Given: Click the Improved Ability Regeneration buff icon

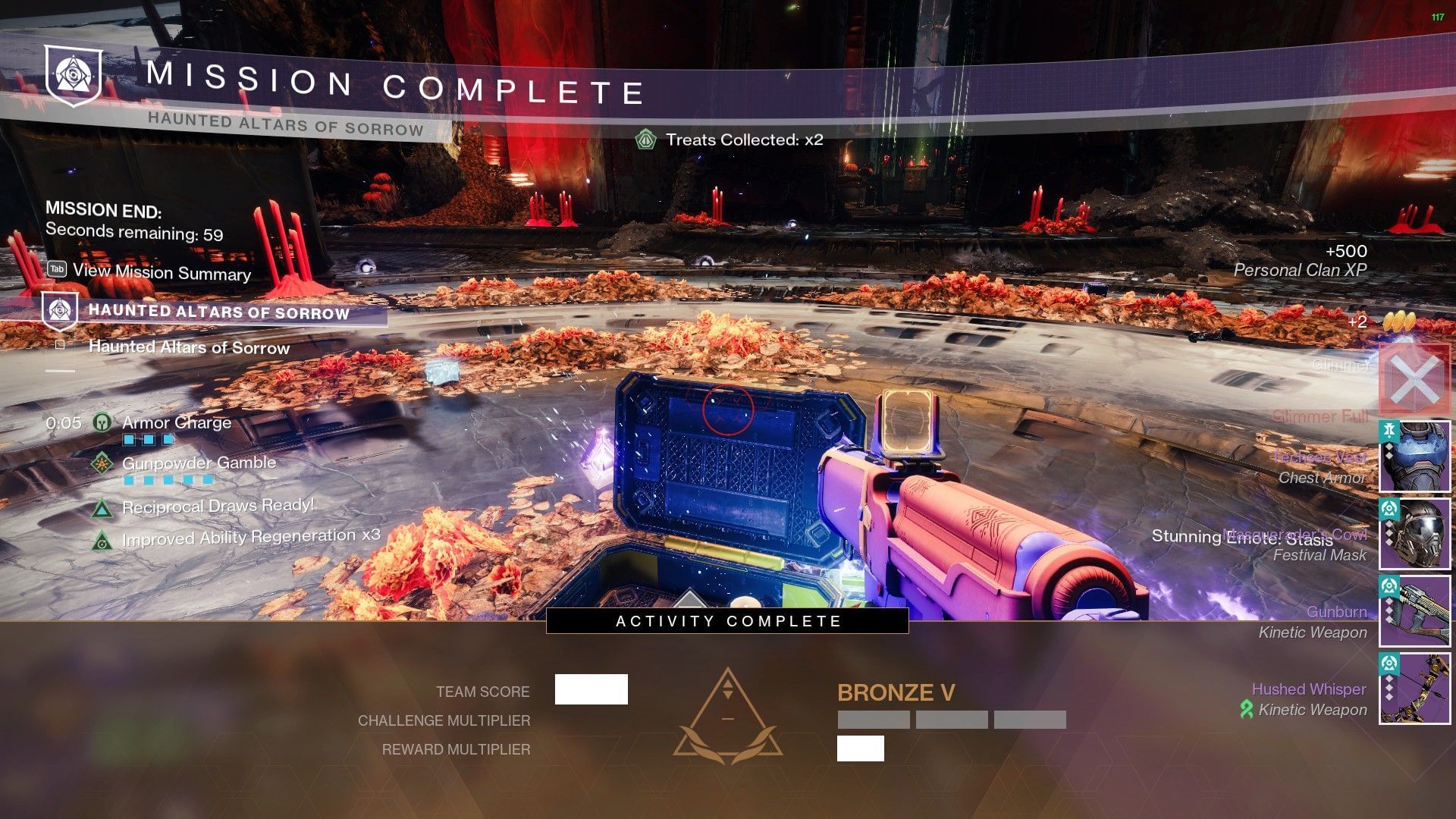Looking at the screenshot, I should [x=102, y=541].
